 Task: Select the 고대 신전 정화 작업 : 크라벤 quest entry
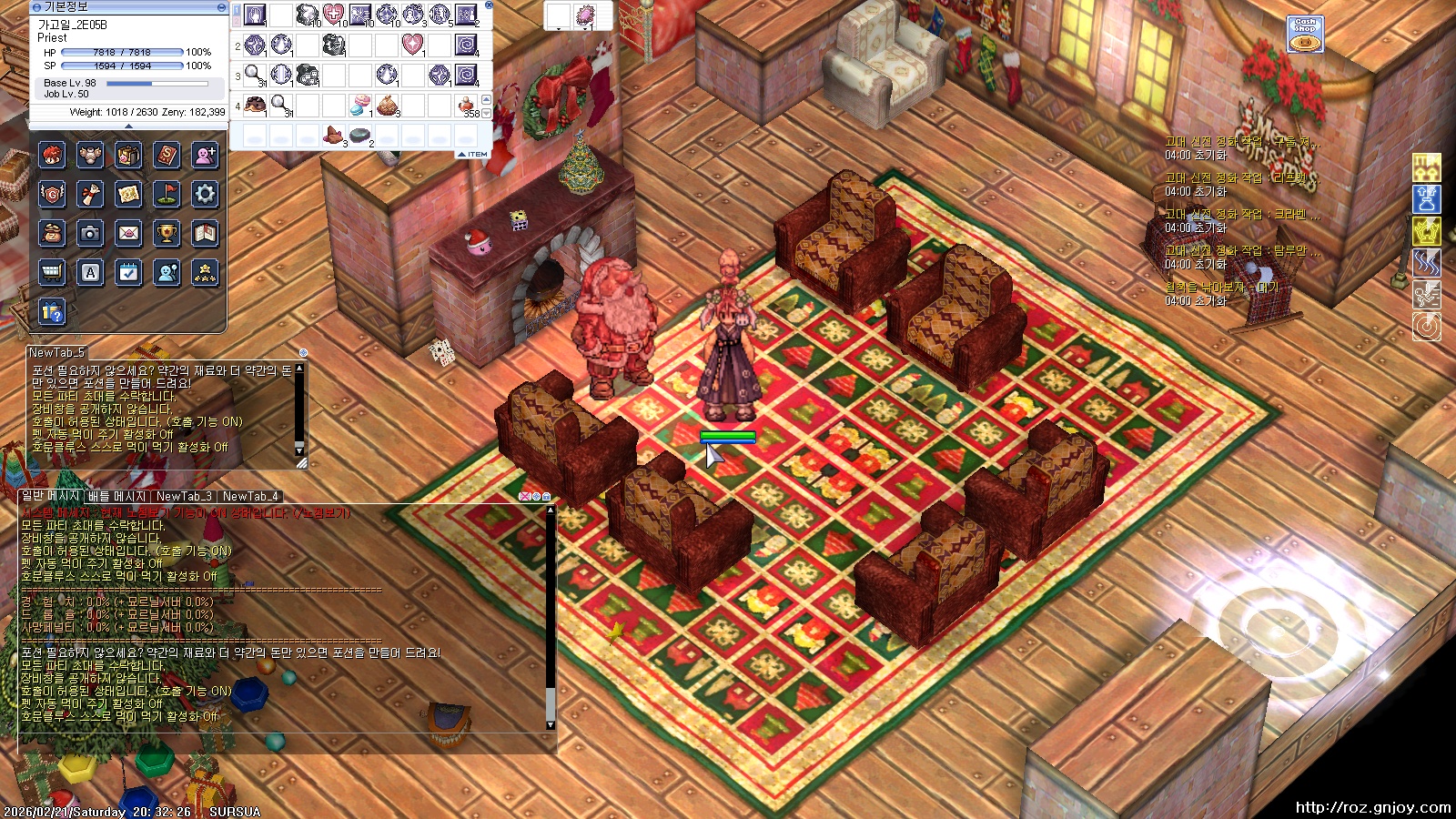(x=1242, y=215)
